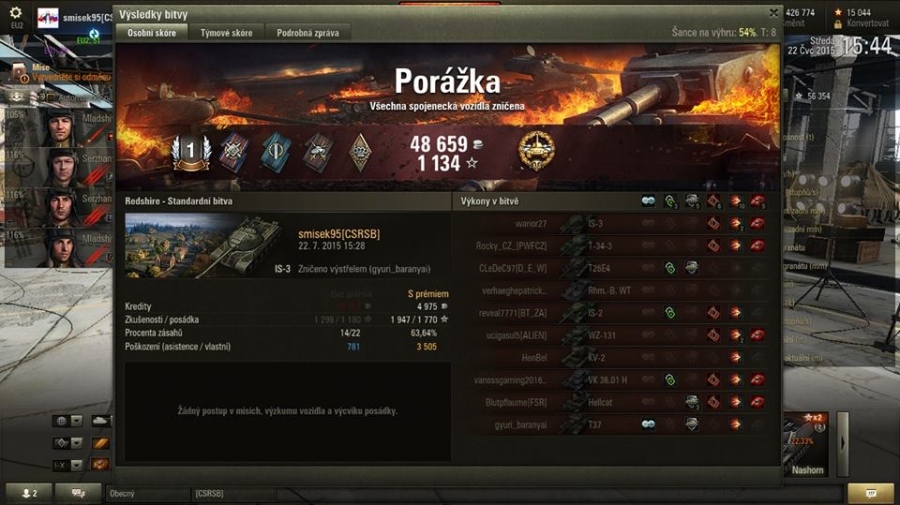The width and height of the screenshot is (900, 505).
Task: Open the Obecný chat channel tab
Action: [x=145, y=493]
